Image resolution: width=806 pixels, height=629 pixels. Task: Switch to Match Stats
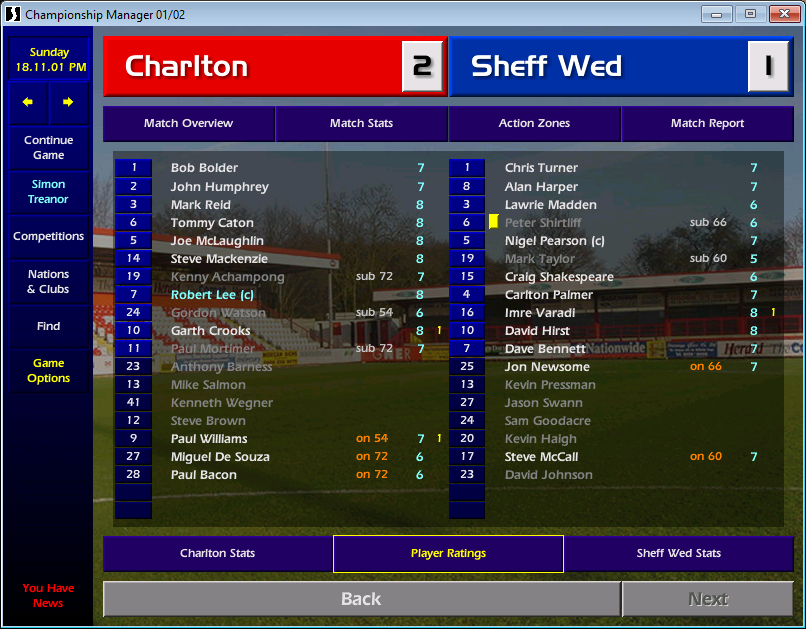tap(361, 124)
